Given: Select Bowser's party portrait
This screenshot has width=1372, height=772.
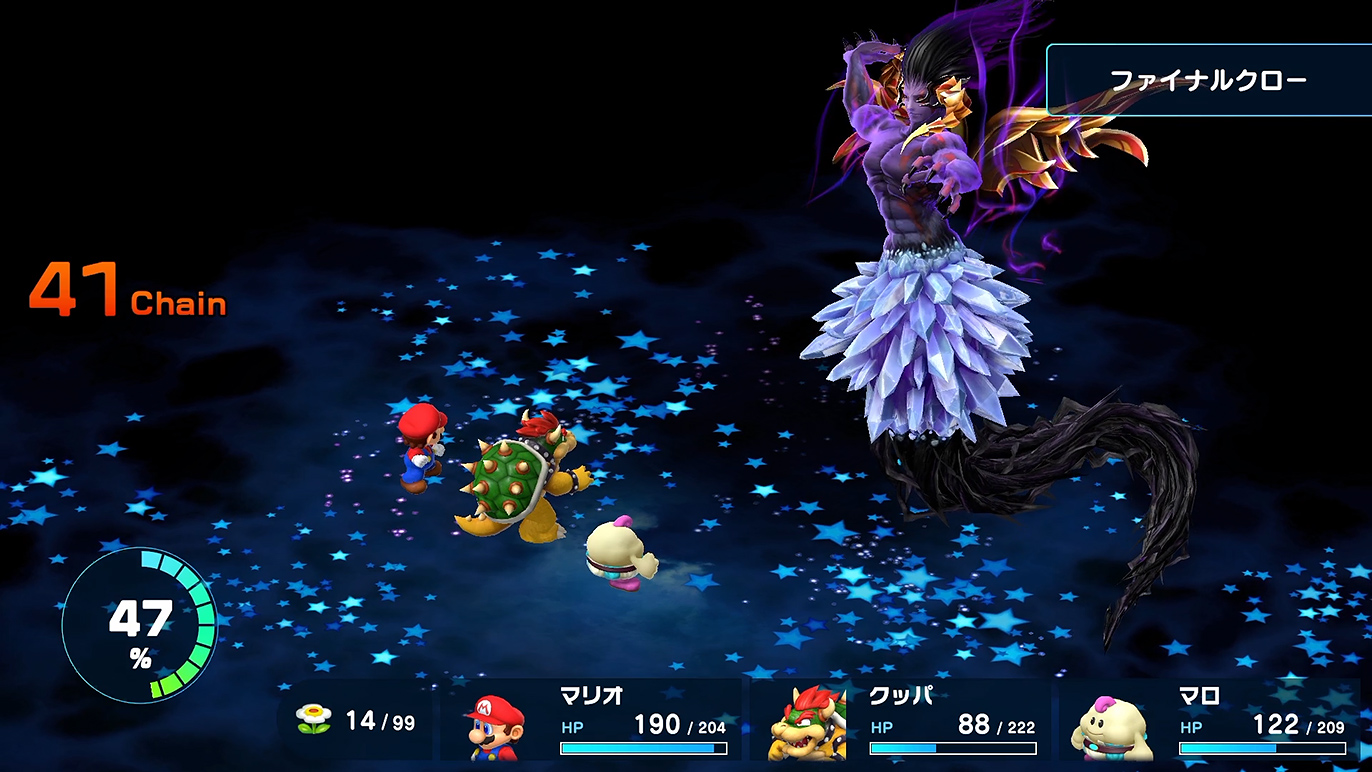Looking at the screenshot, I should pos(807,724).
